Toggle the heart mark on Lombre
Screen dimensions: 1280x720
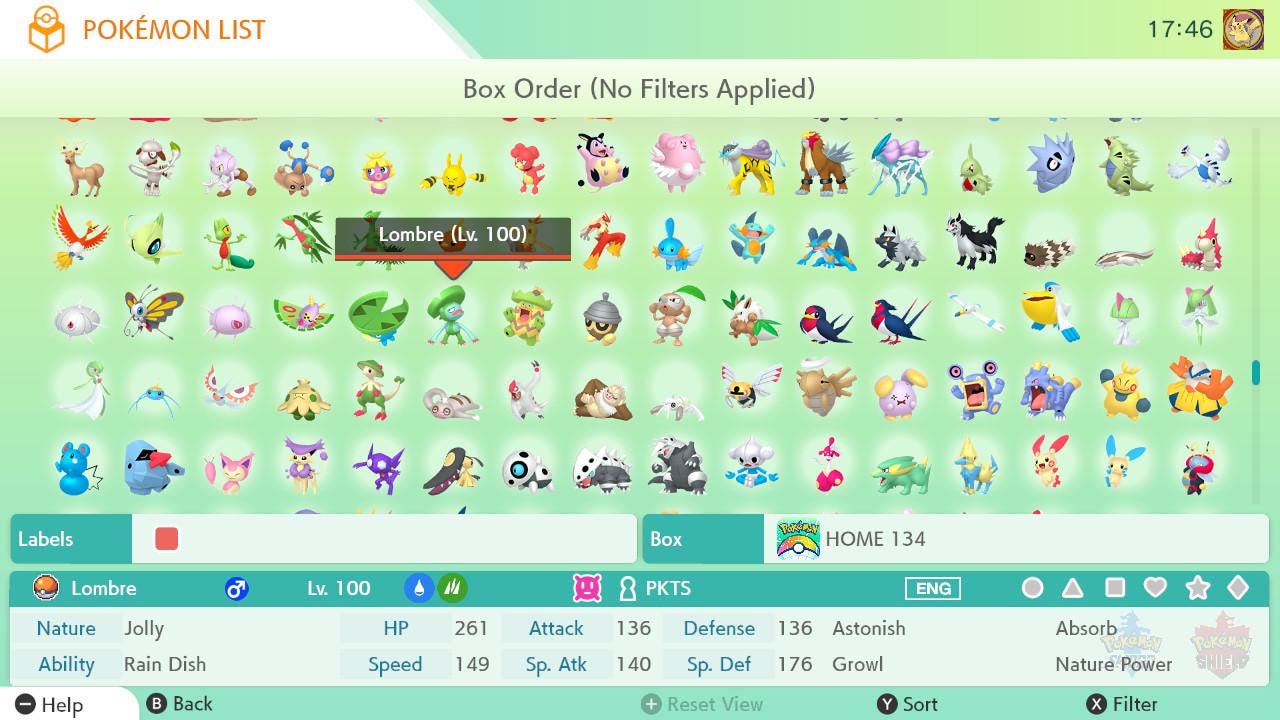[1157, 588]
